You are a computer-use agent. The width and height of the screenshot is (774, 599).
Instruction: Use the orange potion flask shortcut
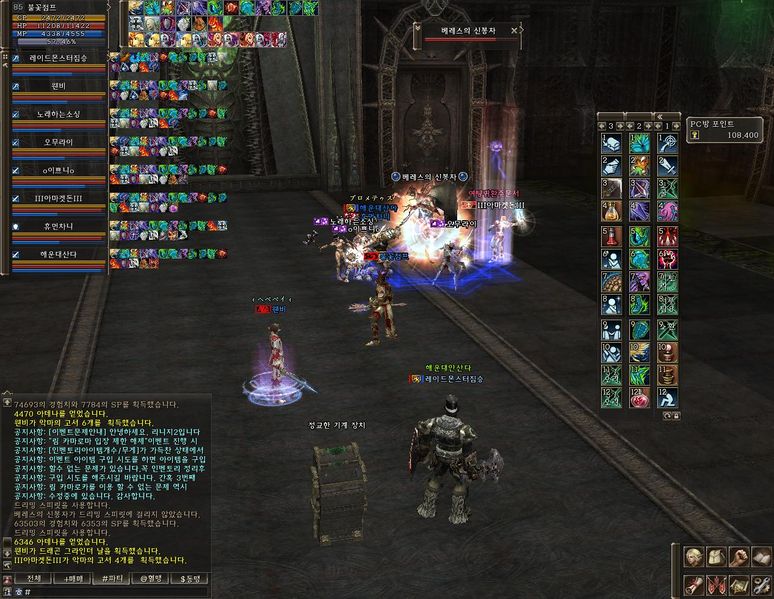coord(610,211)
